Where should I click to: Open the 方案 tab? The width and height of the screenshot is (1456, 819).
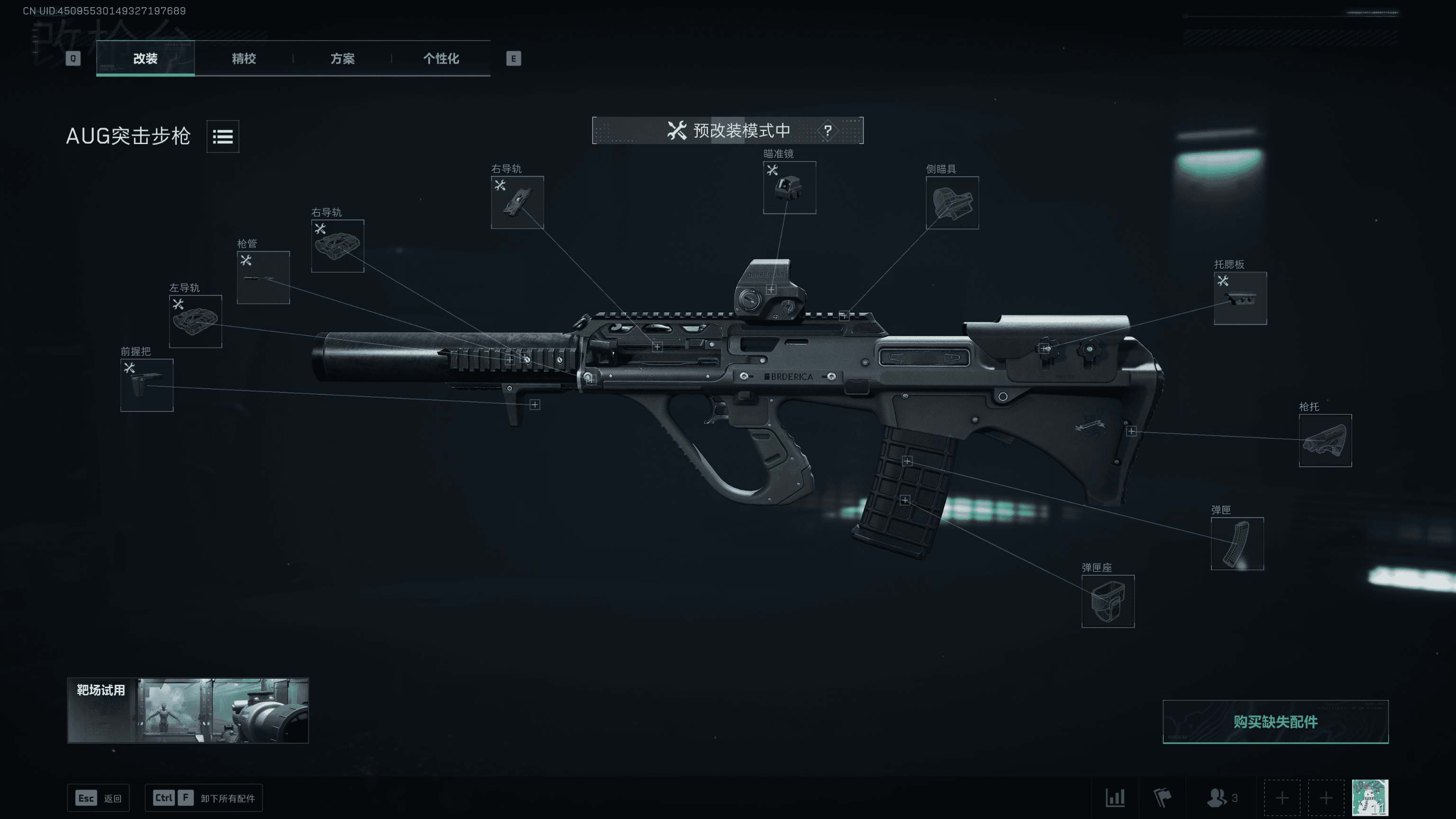coord(343,58)
